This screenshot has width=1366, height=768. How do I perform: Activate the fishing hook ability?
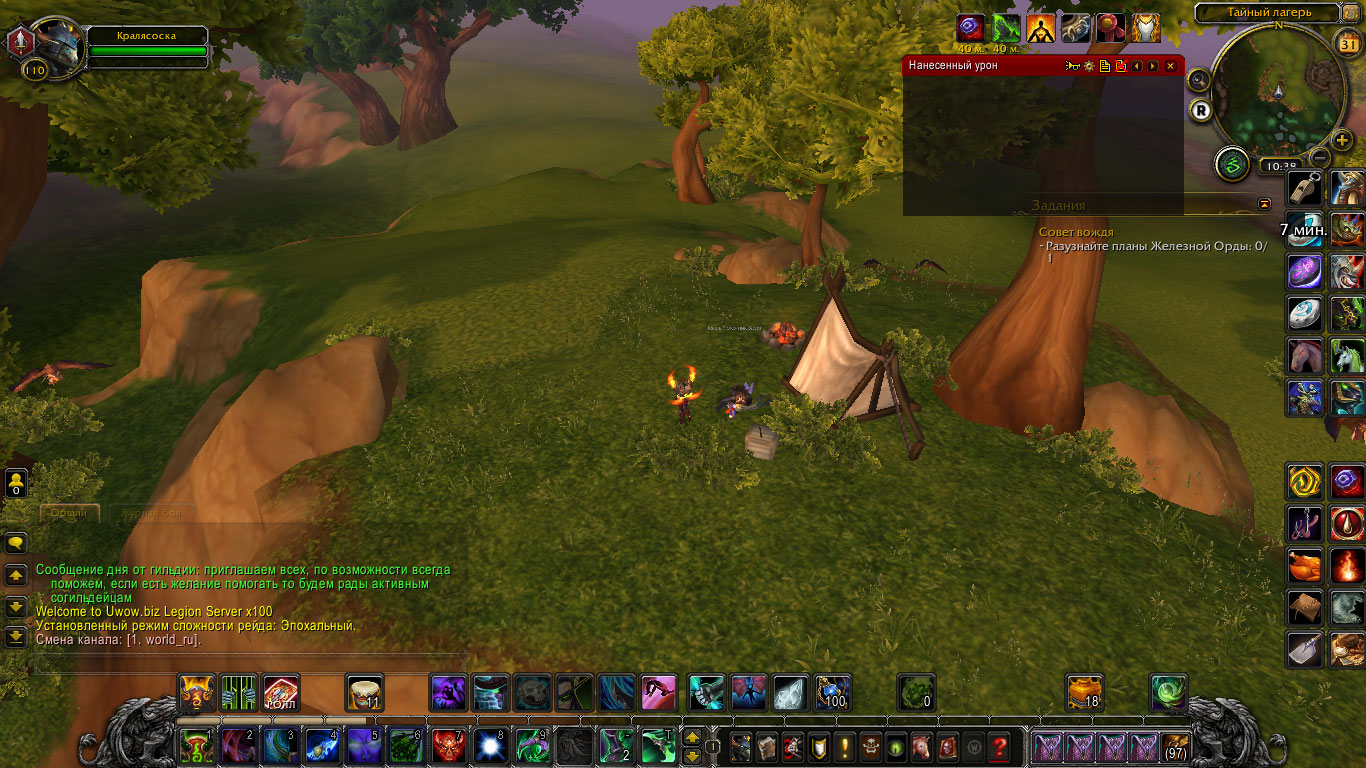pos(1305,524)
